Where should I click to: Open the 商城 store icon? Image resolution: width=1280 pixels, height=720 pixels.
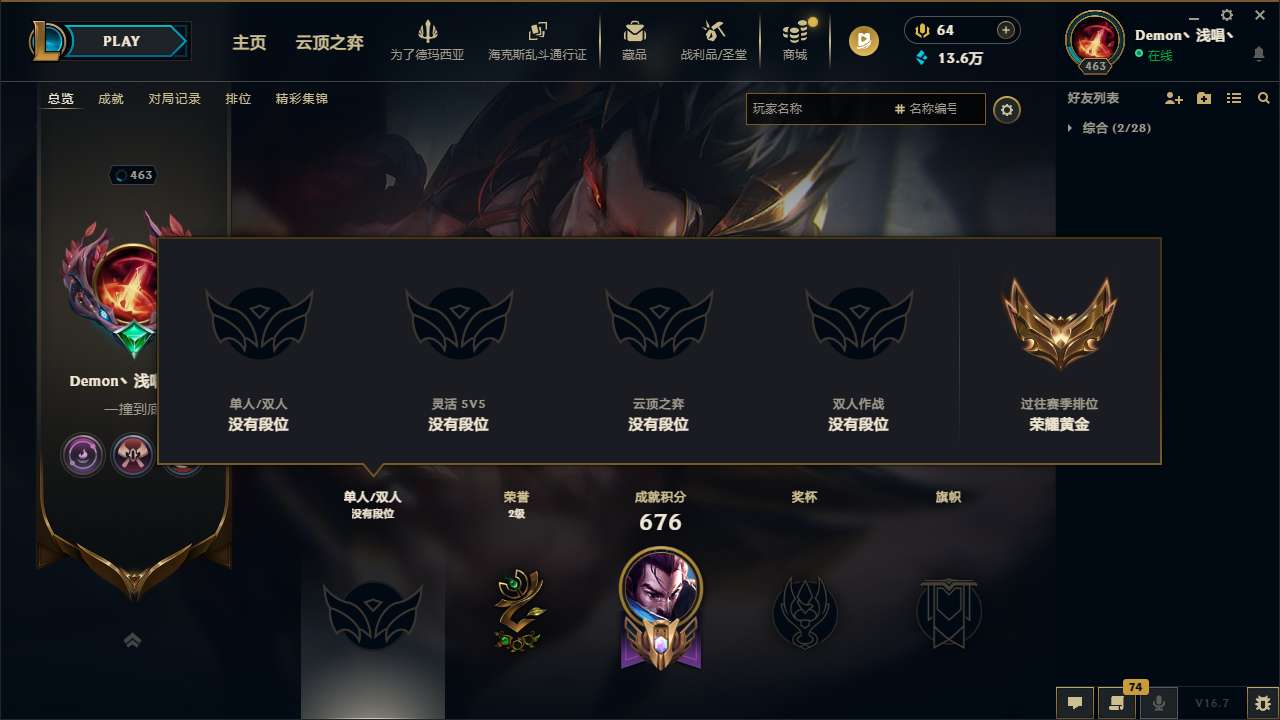(795, 40)
